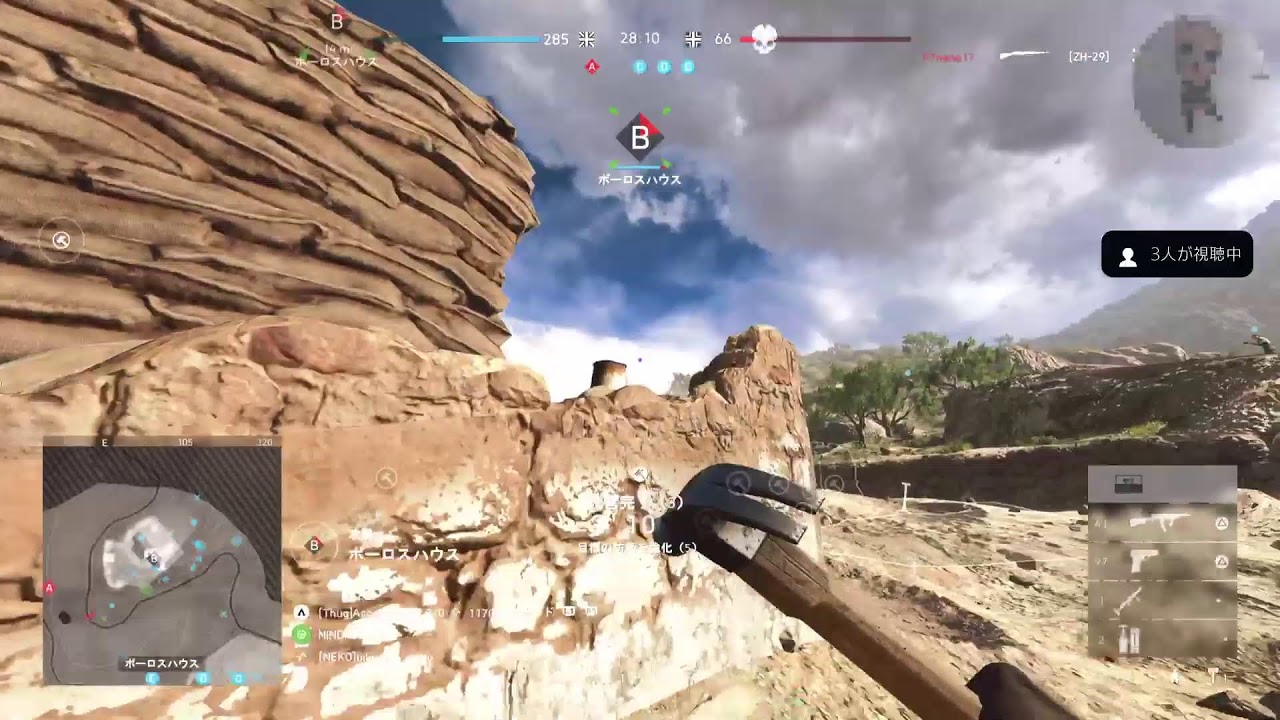Choose the stick-shaped gadget slot
The image size is (1280, 720).
pyautogui.click(x=1160, y=600)
